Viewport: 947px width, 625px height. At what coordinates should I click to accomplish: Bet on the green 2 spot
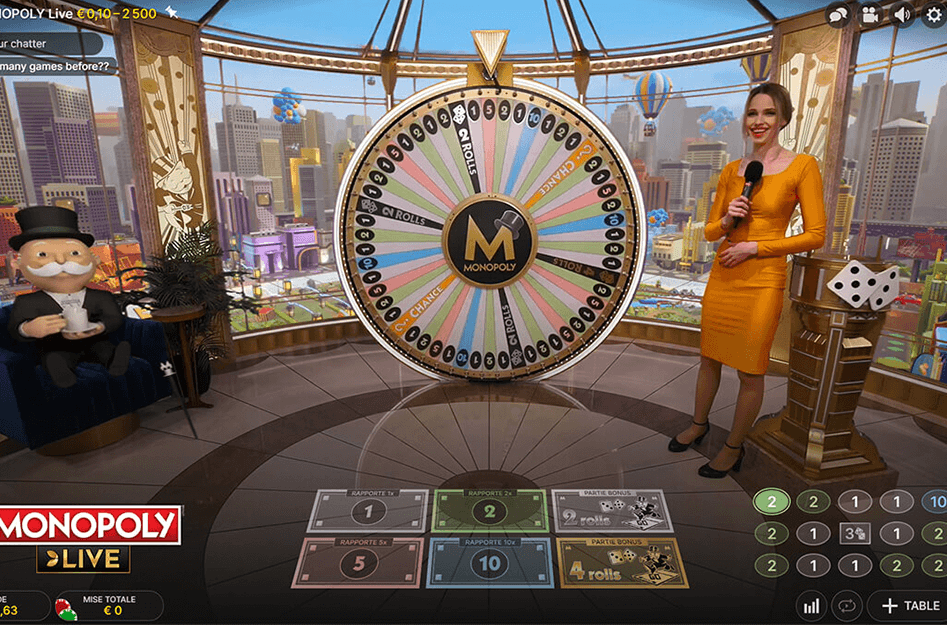click(489, 512)
